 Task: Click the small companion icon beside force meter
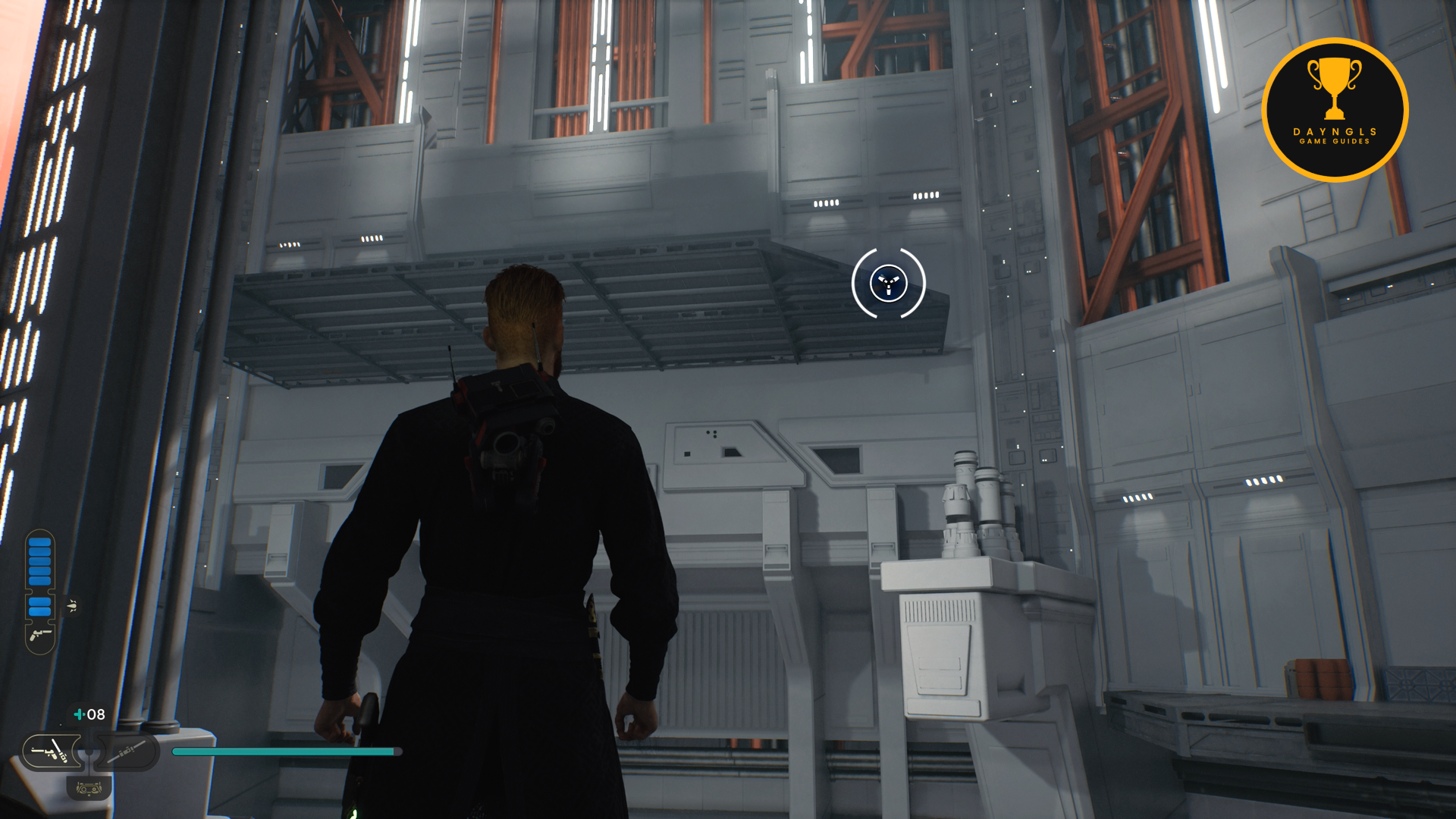click(72, 606)
